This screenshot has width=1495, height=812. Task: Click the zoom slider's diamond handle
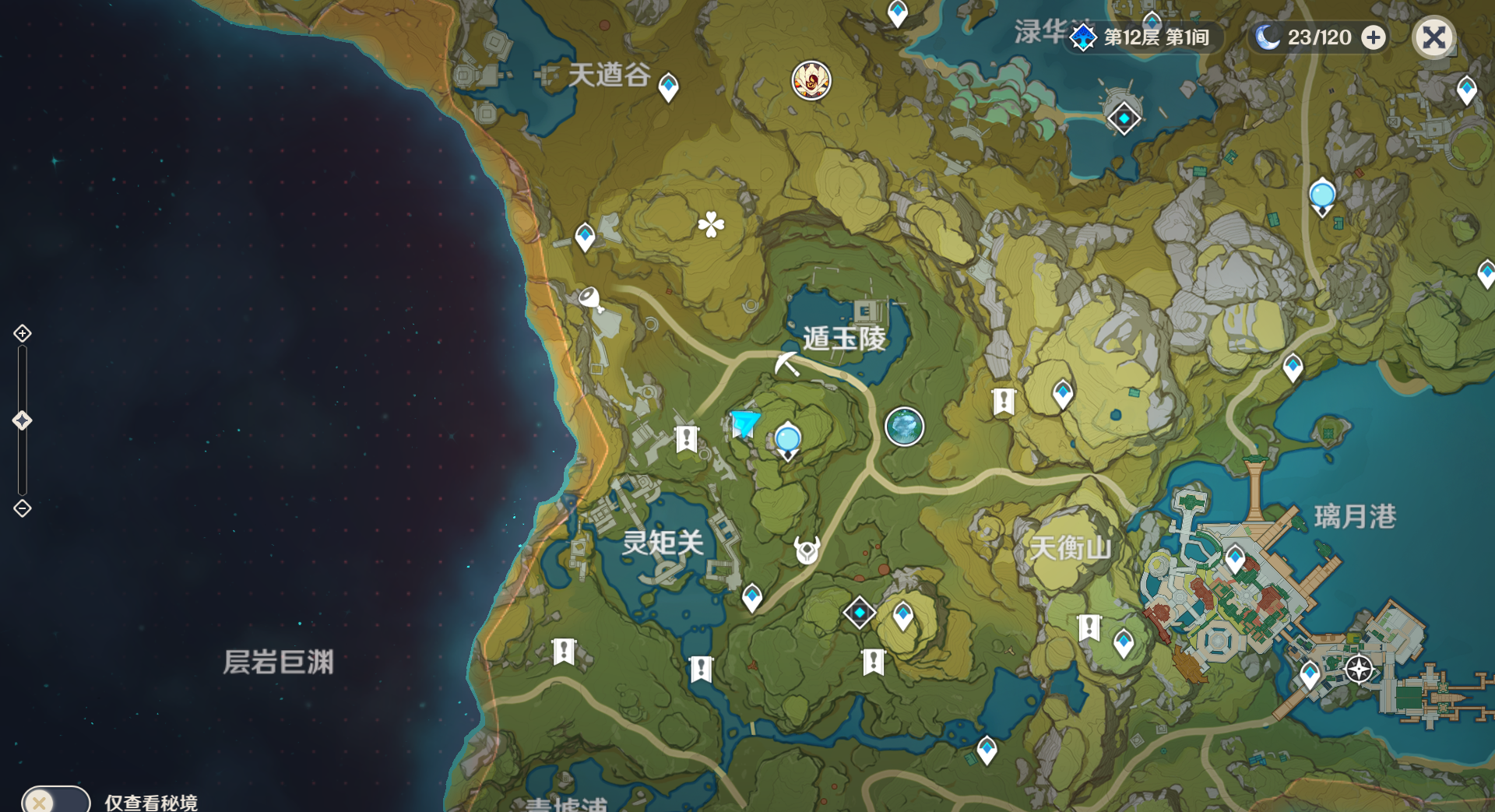[x=22, y=420]
